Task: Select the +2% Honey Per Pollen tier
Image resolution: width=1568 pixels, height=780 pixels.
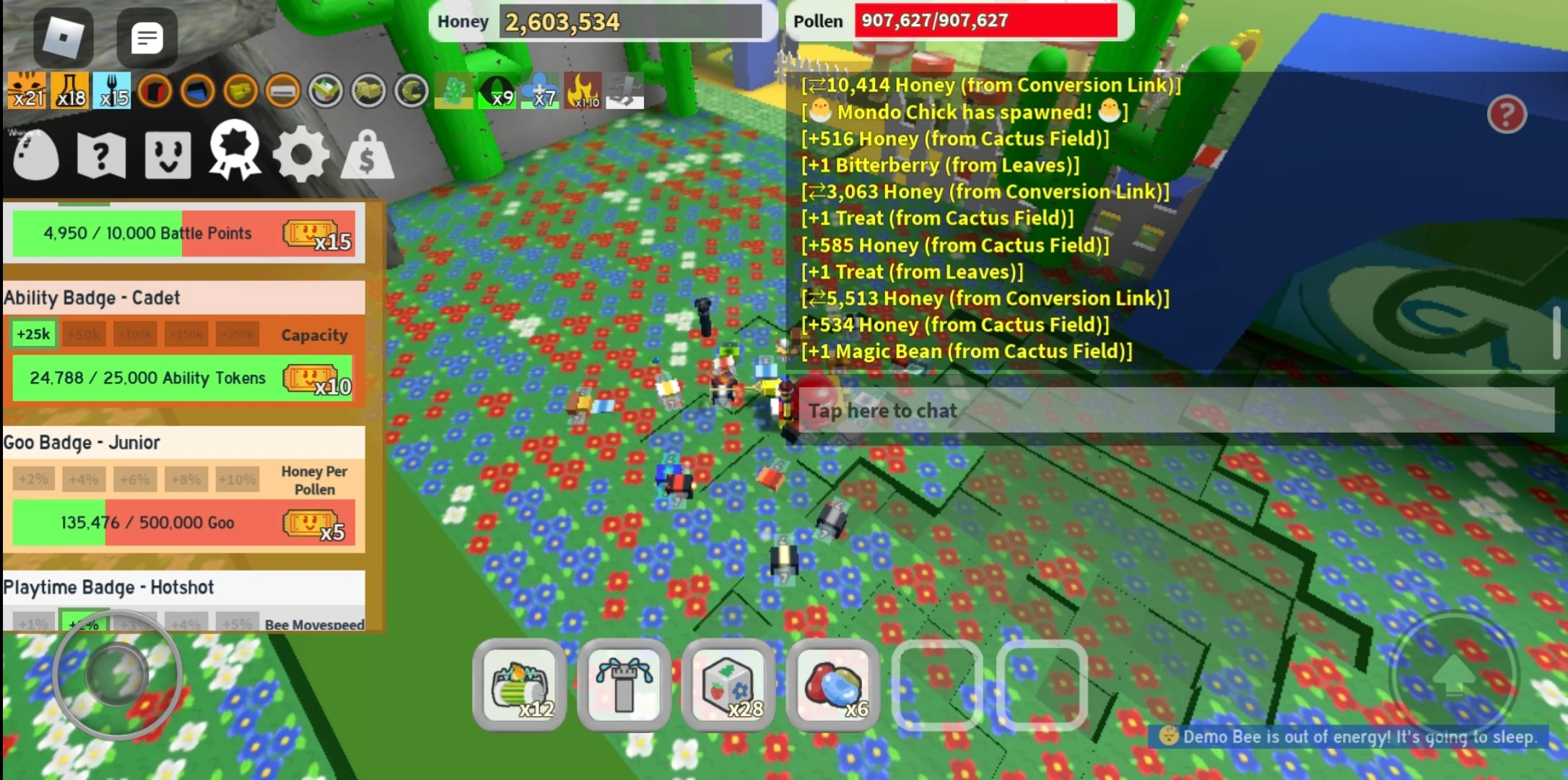Action: pyautogui.click(x=32, y=478)
